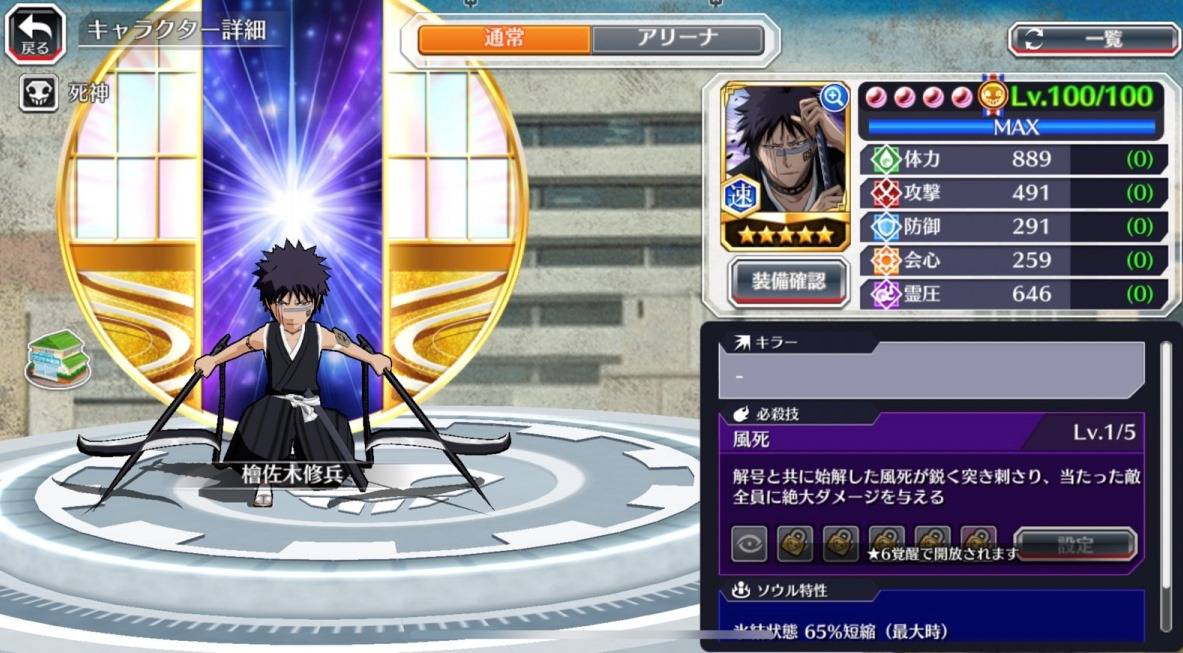Image resolution: width=1183 pixels, height=653 pixels.
Task: Open the 一覧 character list
Action: pyautogui.click(x=1093, y=39)
